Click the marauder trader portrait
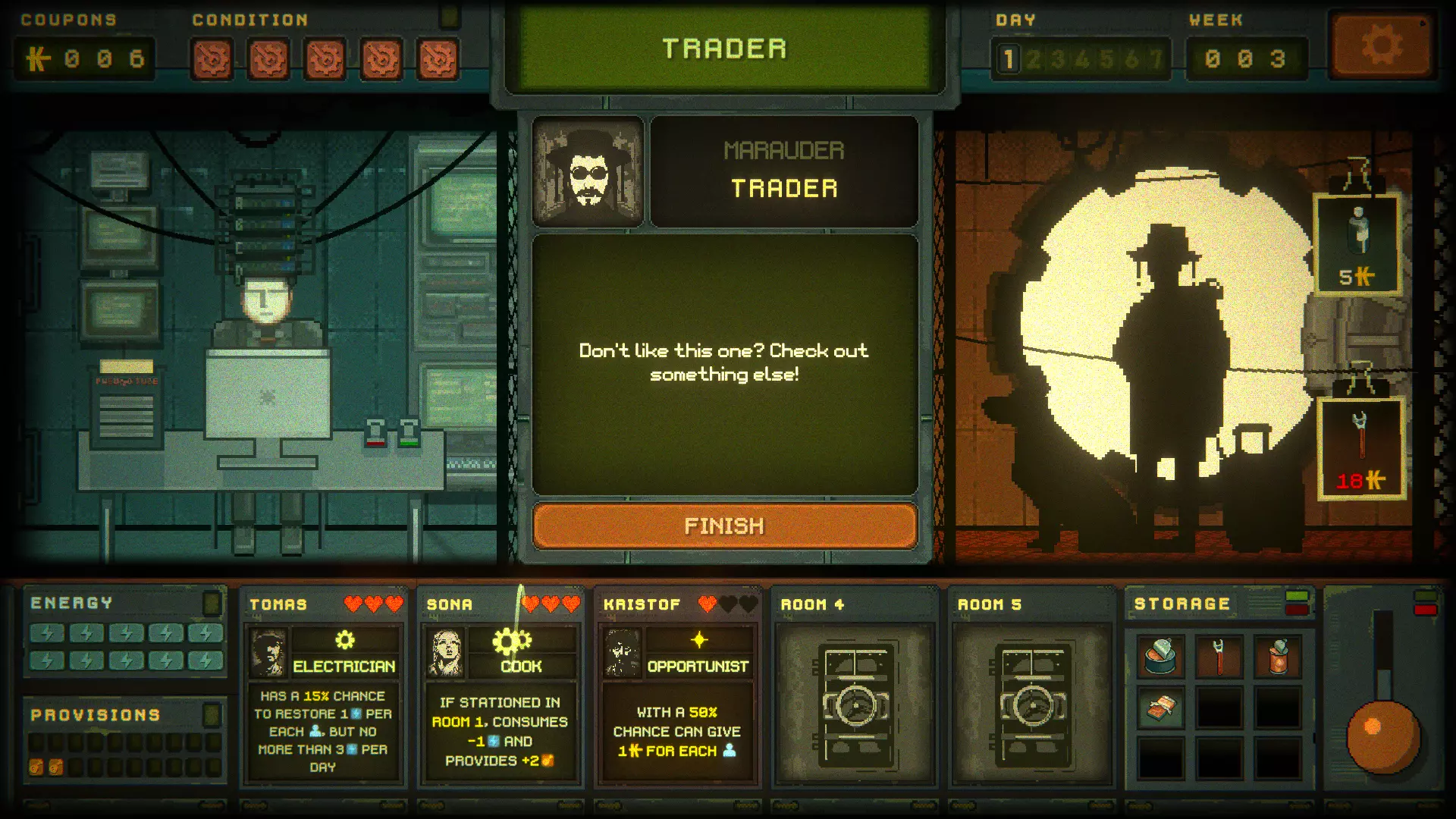1456x819 pixels. coord(588,172)
